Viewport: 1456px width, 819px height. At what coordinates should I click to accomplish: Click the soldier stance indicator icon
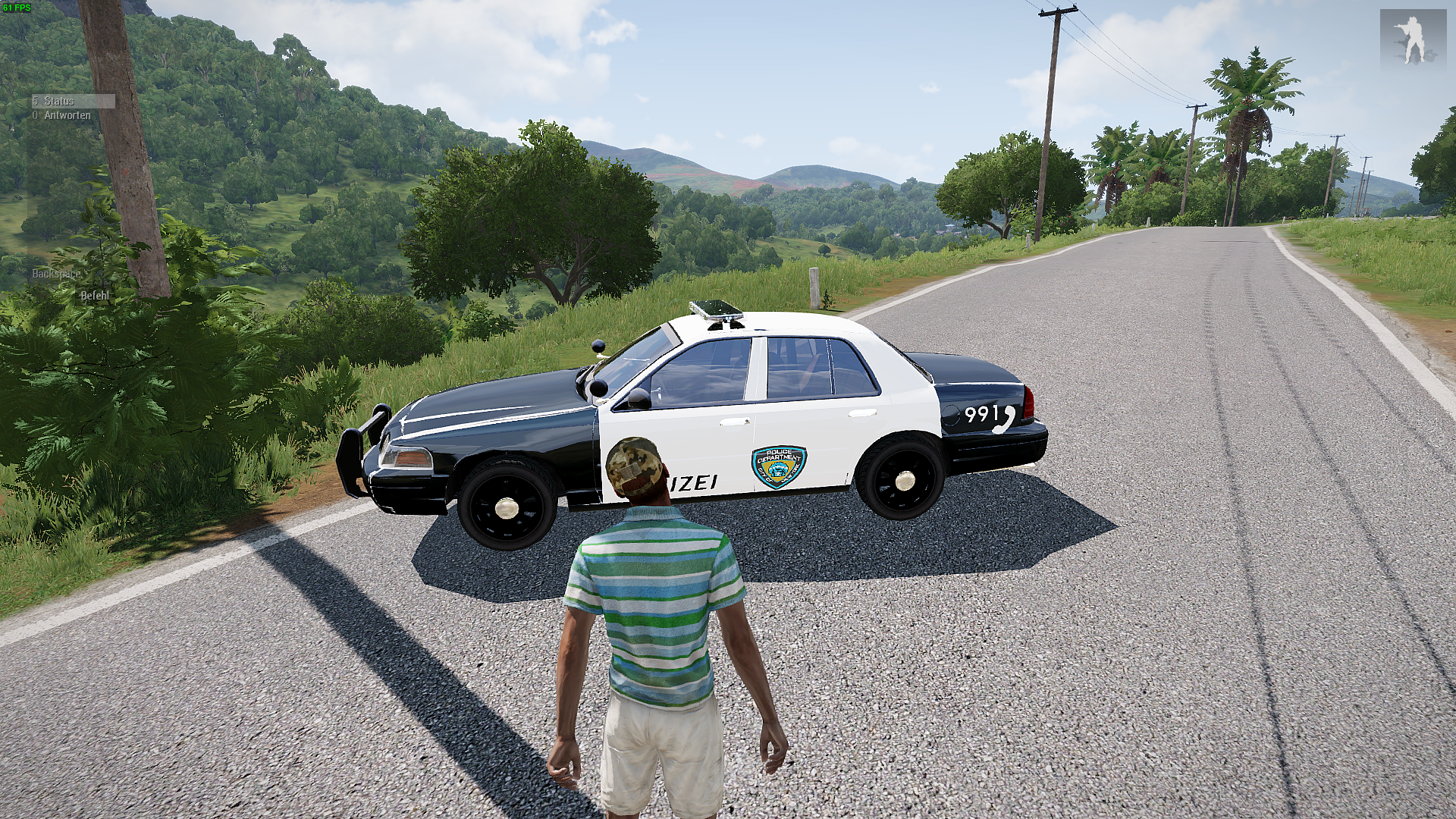point(1412,37)
